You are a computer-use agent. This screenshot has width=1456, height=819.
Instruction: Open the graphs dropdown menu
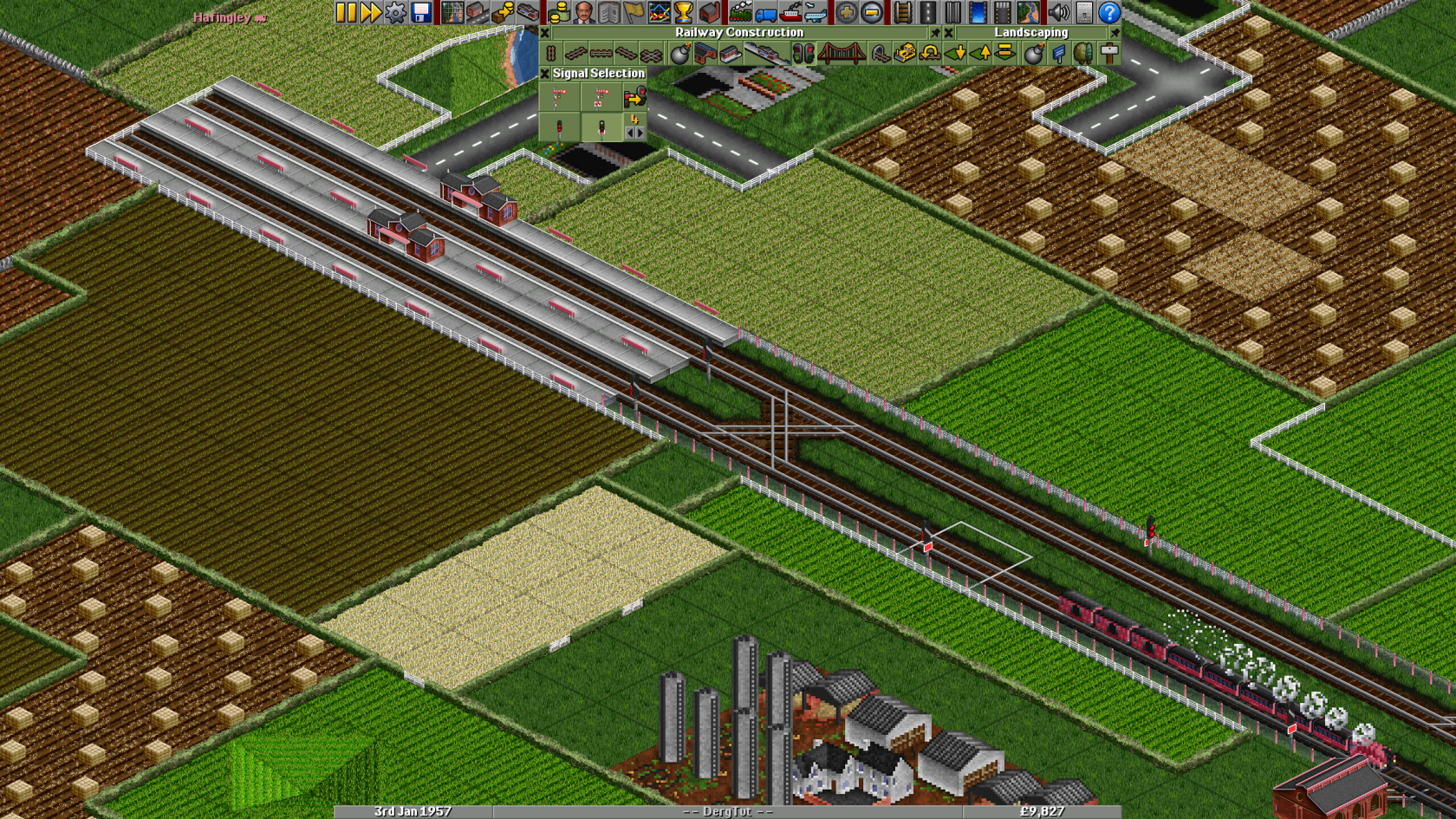657,12
